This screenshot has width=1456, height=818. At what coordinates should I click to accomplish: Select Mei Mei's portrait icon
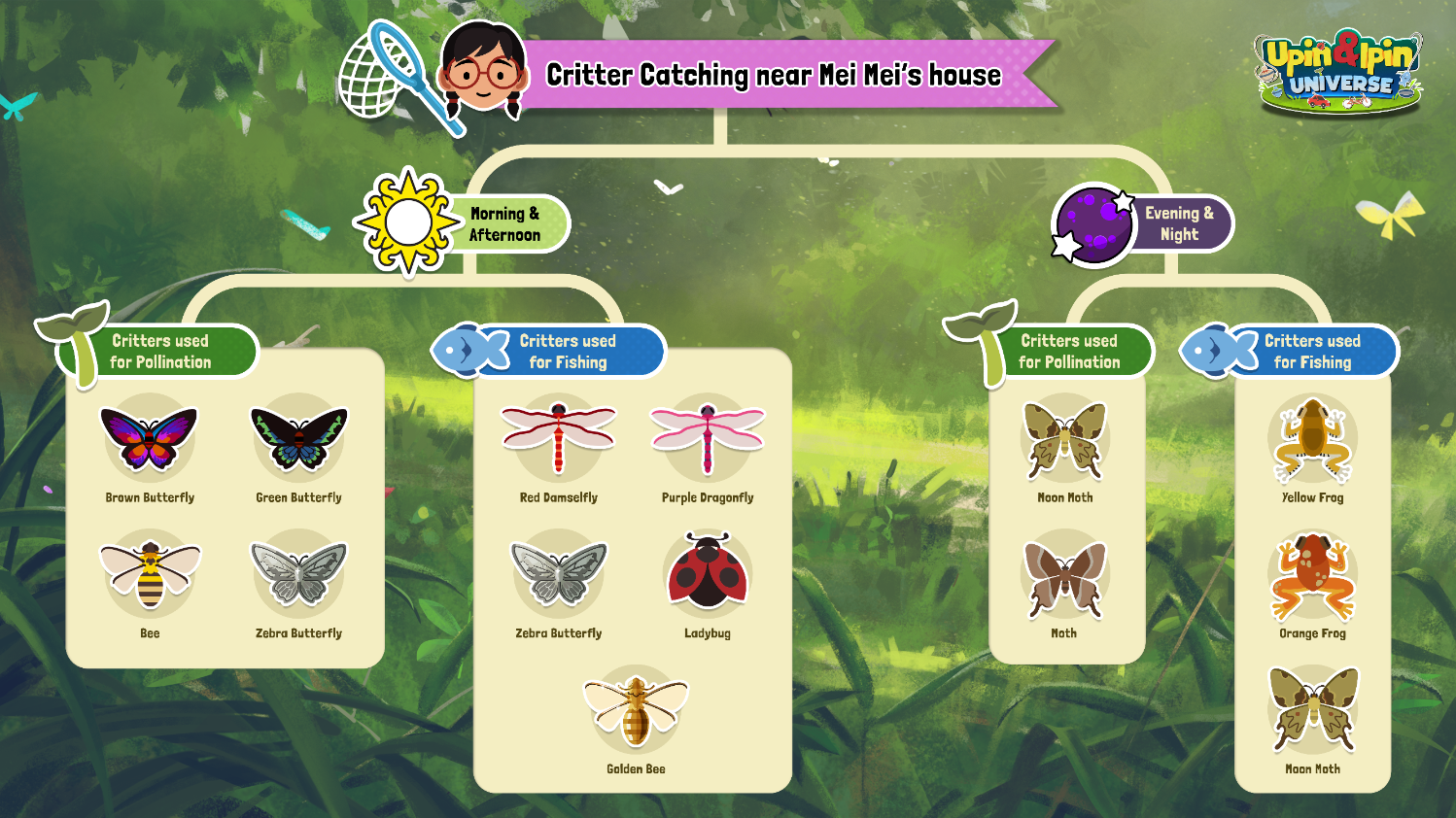[481, 68]
